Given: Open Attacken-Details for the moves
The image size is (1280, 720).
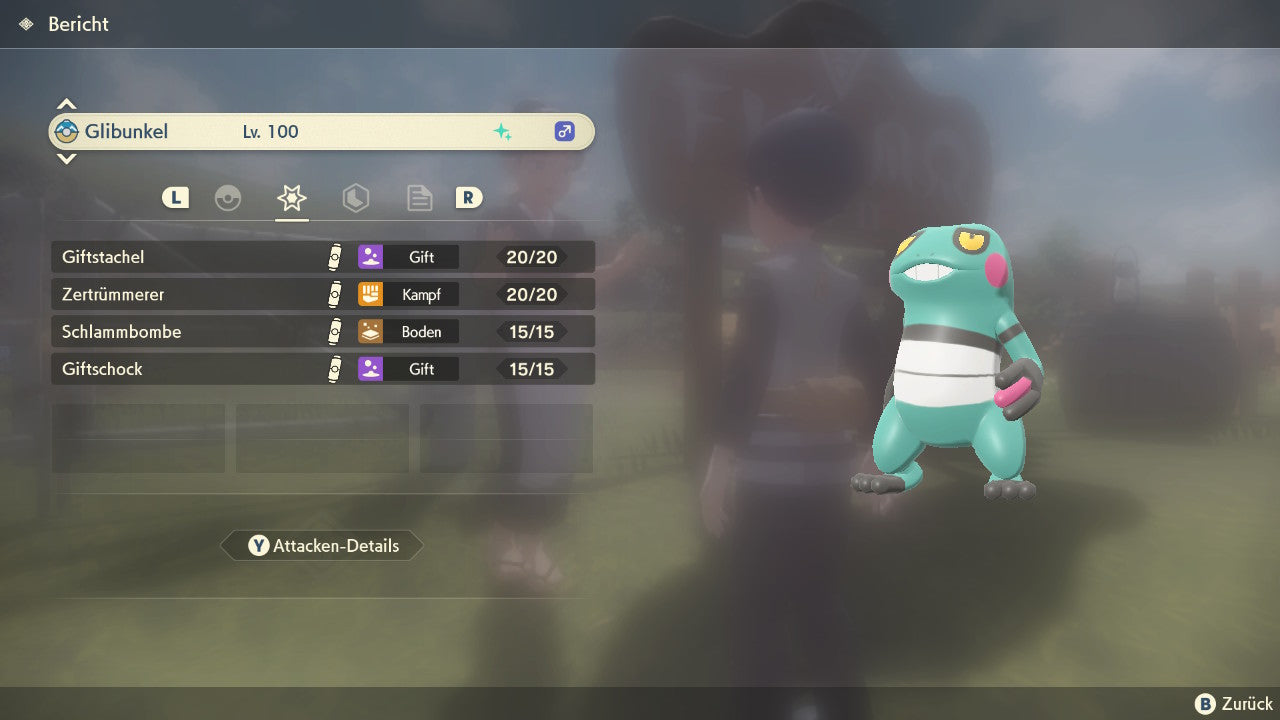Looking at the screenshot, I should click(322, 546).
